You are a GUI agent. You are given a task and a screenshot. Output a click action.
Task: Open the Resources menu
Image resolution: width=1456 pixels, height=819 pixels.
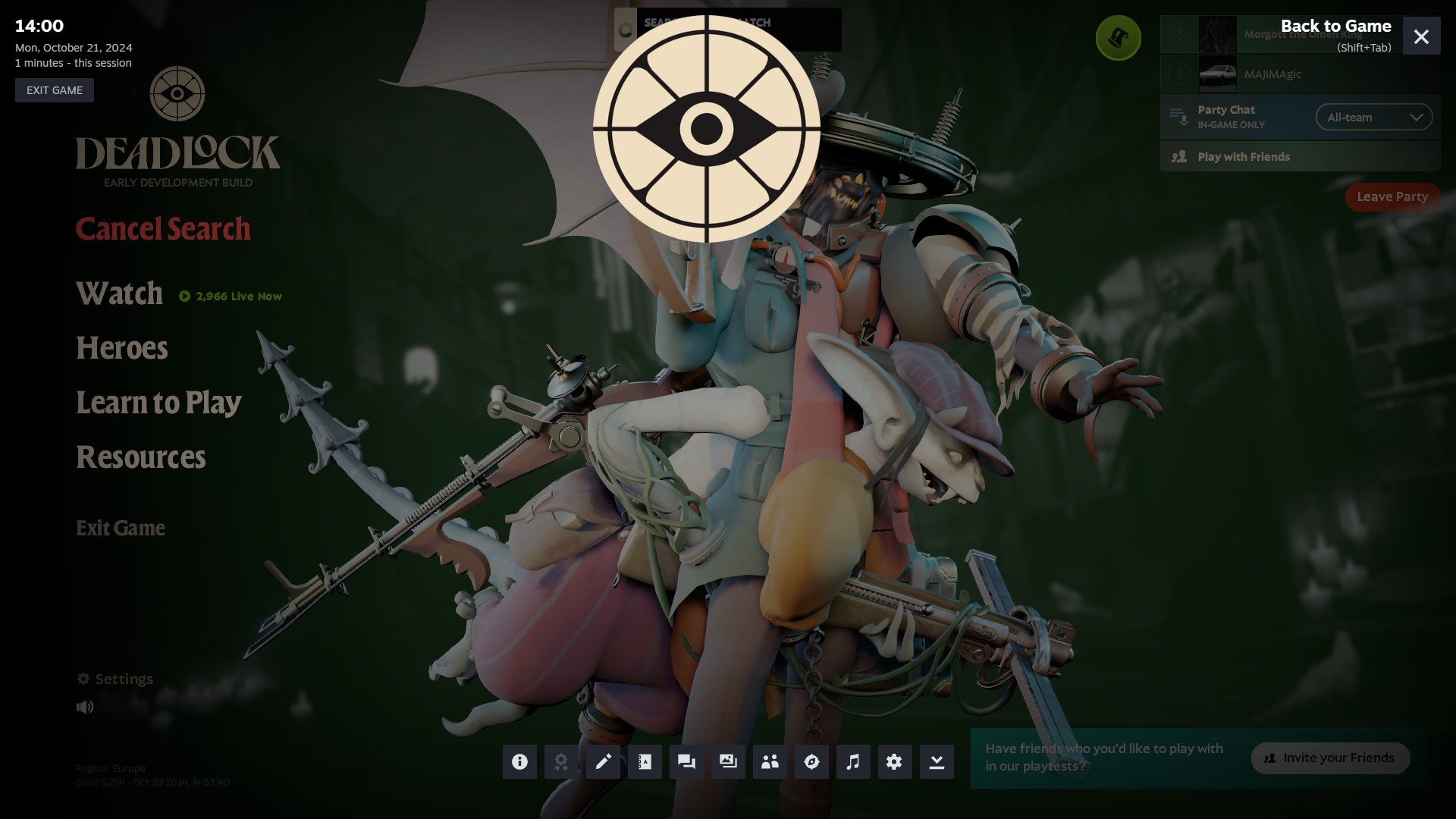[x=141, y=457]
